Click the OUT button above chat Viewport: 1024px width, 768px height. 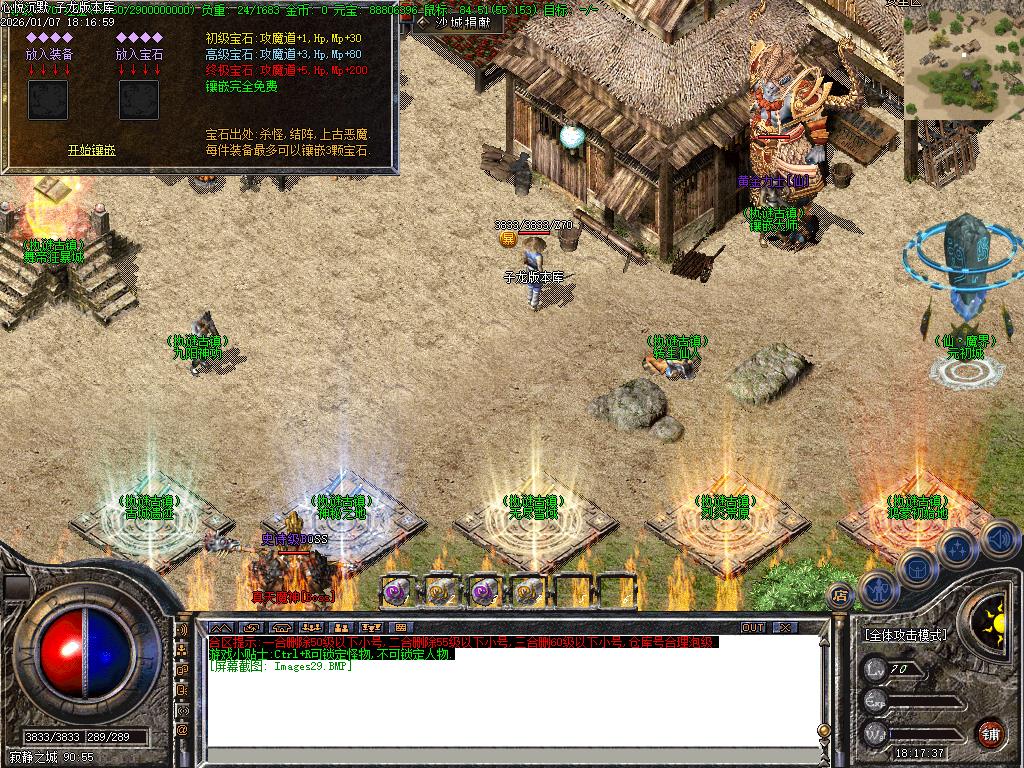pos(752,628)
